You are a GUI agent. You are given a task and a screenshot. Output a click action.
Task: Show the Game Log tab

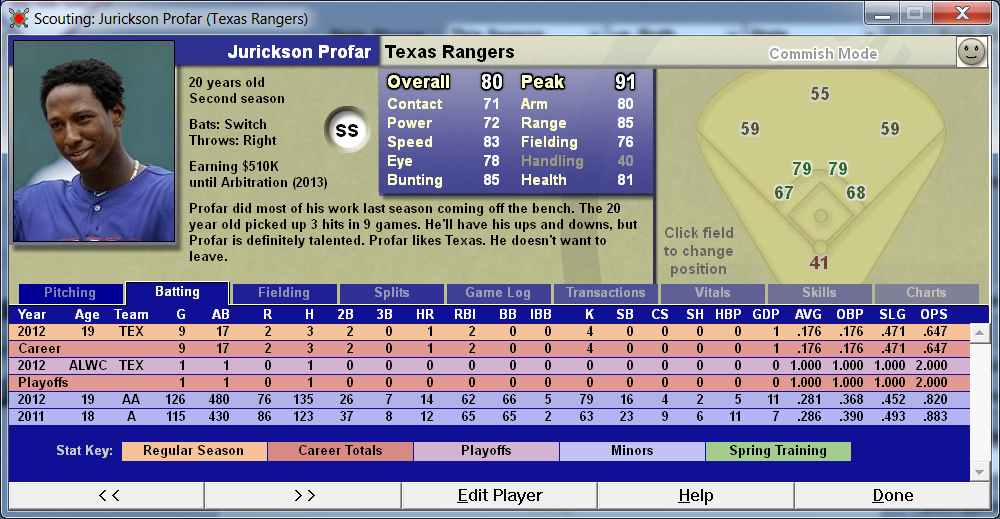498,293
